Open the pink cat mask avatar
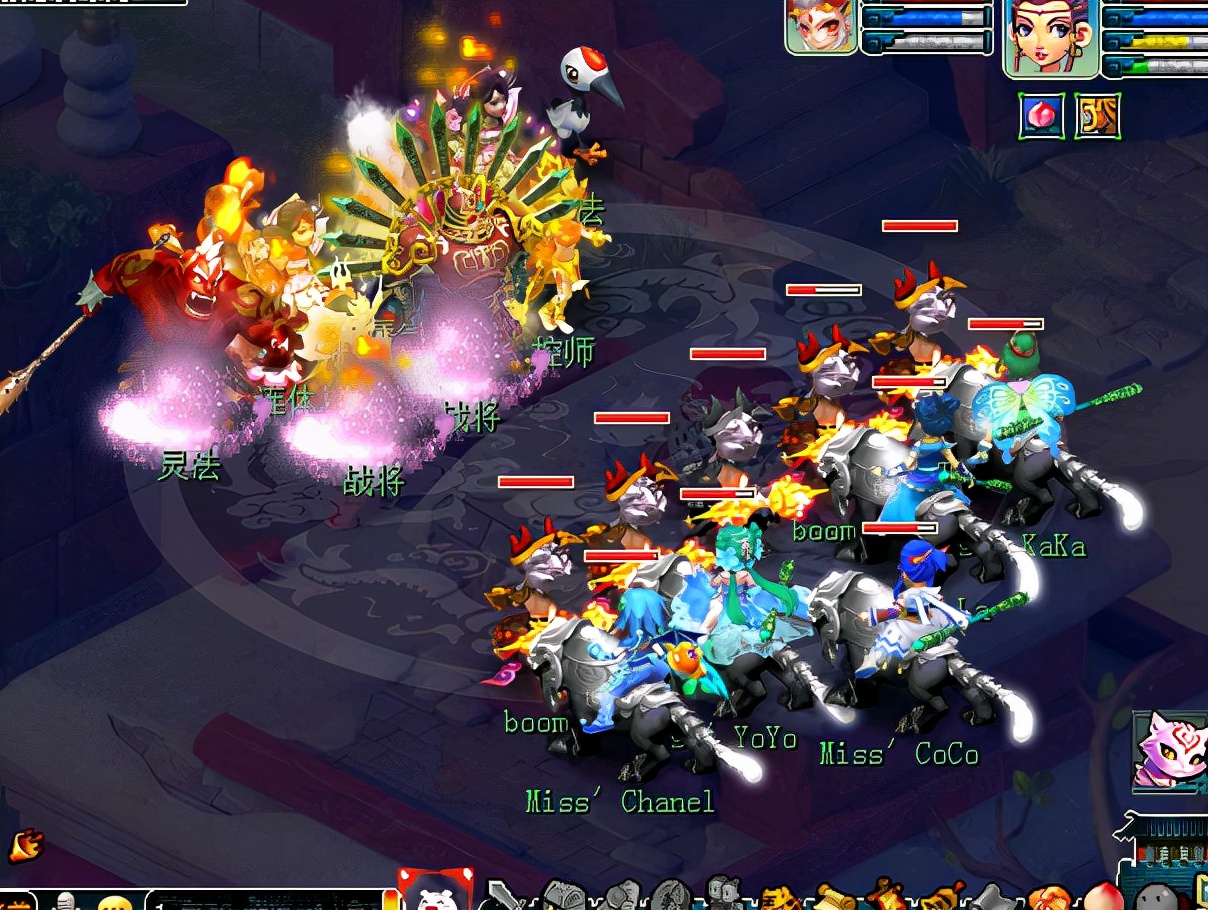 (1167, 750)
